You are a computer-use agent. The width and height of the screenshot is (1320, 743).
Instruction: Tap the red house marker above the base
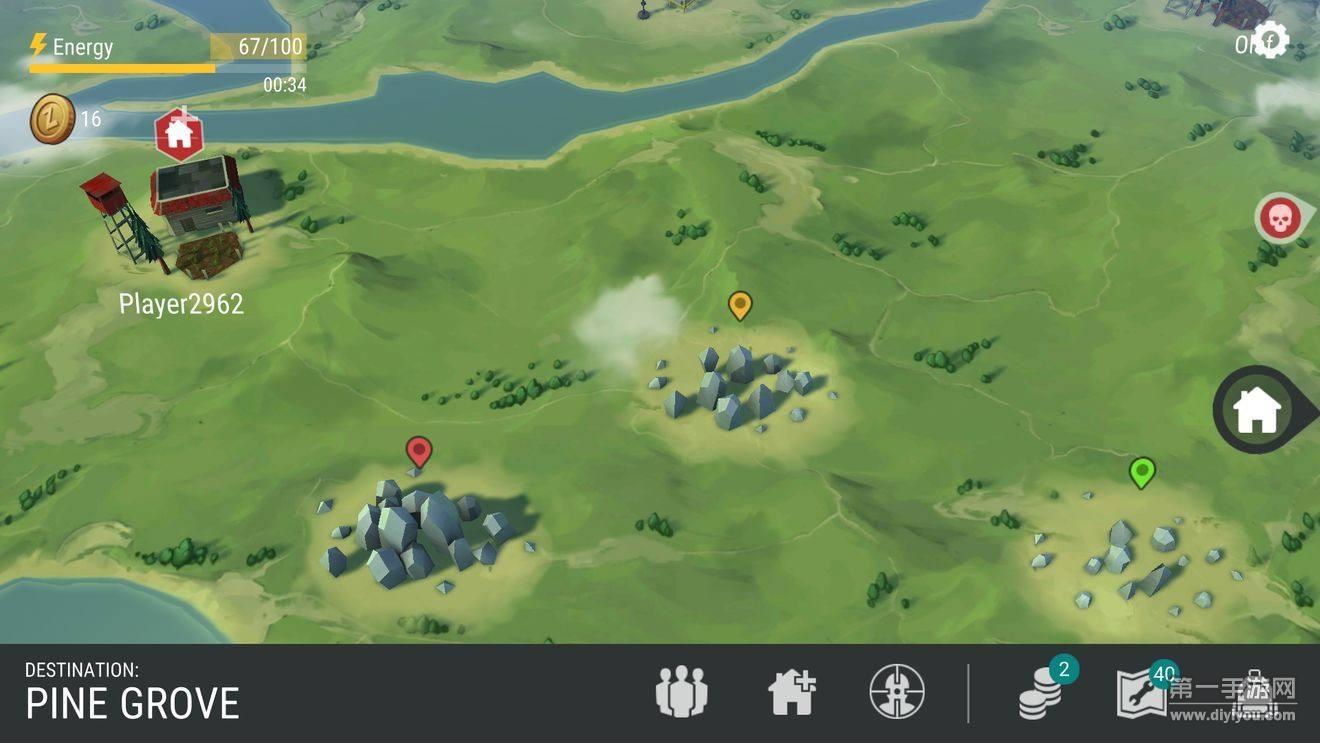coord(179,134)
